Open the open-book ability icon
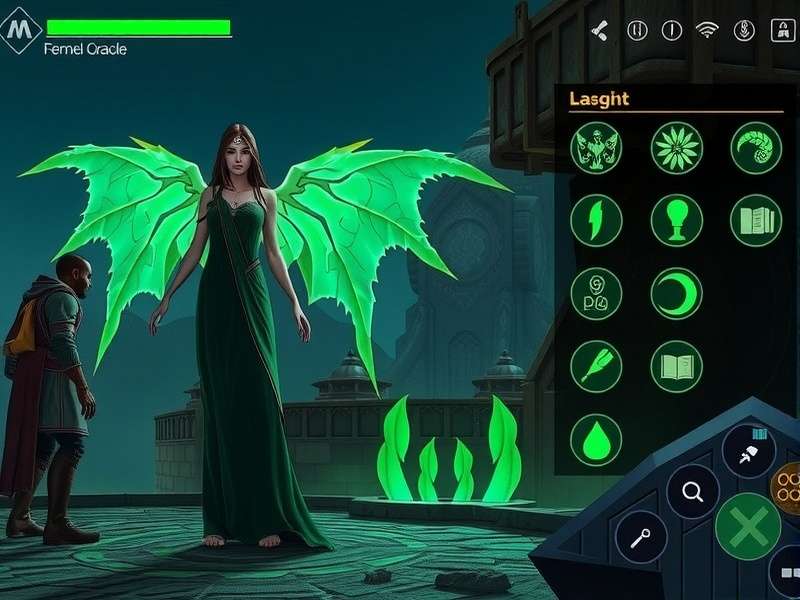Image resolution: width=800 pixels, height=600 pixels. pos(676,366)
